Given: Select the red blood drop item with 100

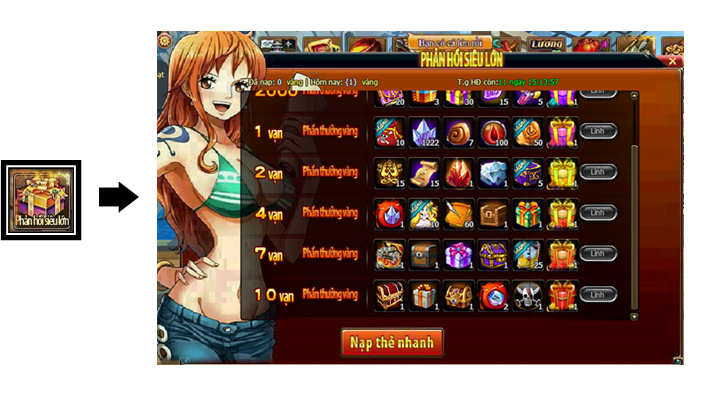Looking at the screenshot, I should pyautogui.click(x=494, y=131).
